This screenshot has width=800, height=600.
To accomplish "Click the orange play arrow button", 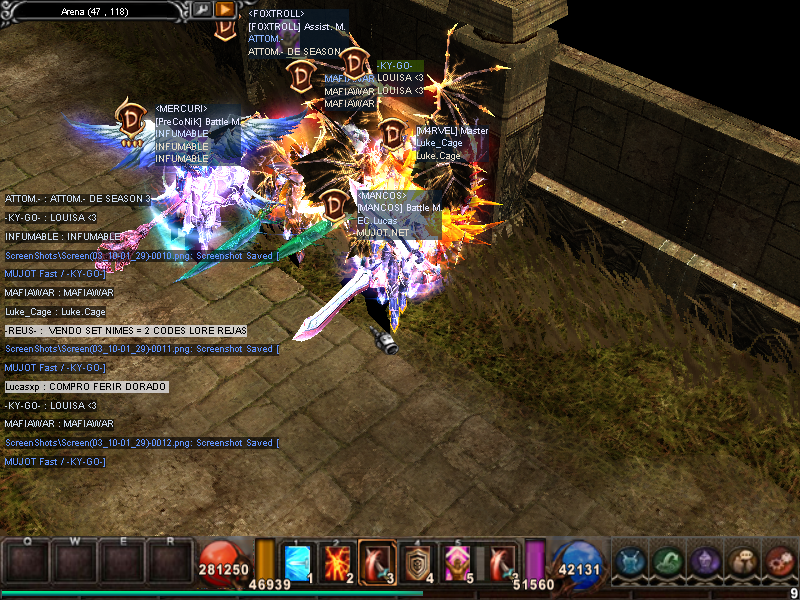I will (225, 10).
